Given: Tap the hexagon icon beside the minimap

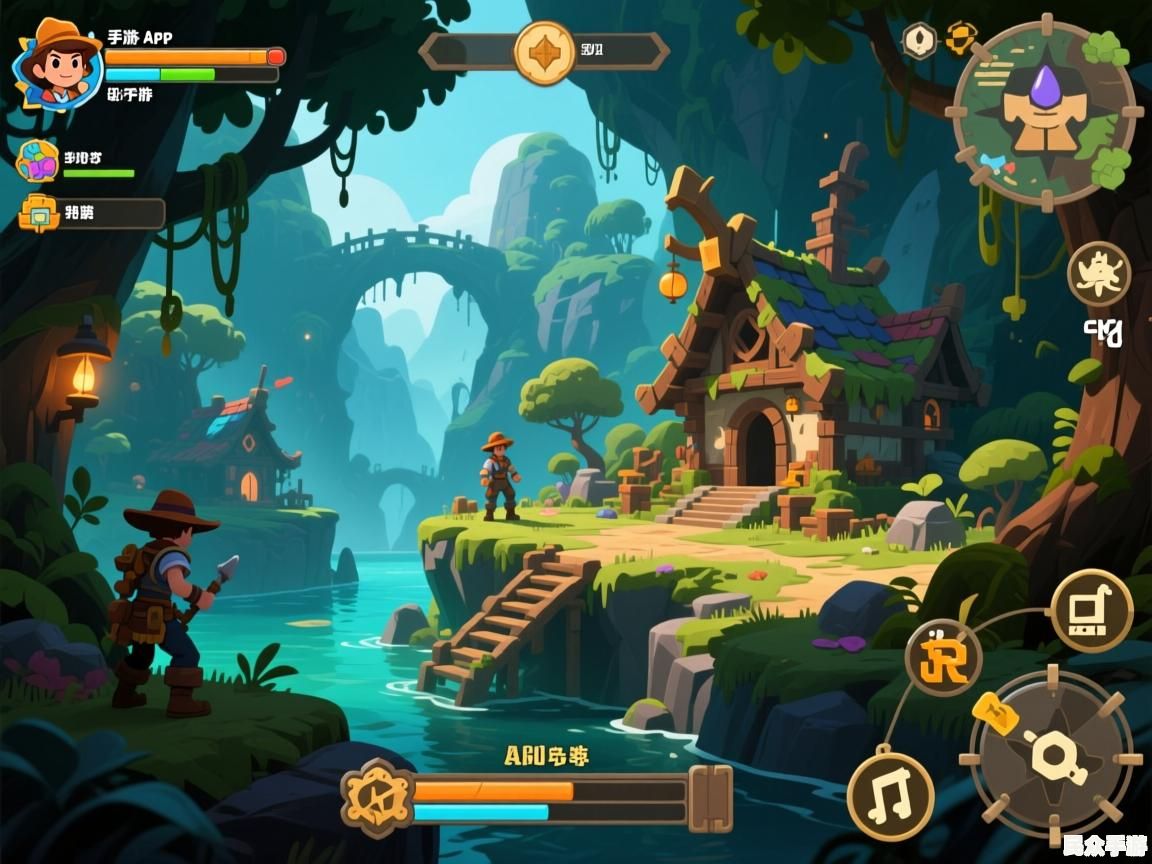Looking at the screenshot, I should pos(919,39).
